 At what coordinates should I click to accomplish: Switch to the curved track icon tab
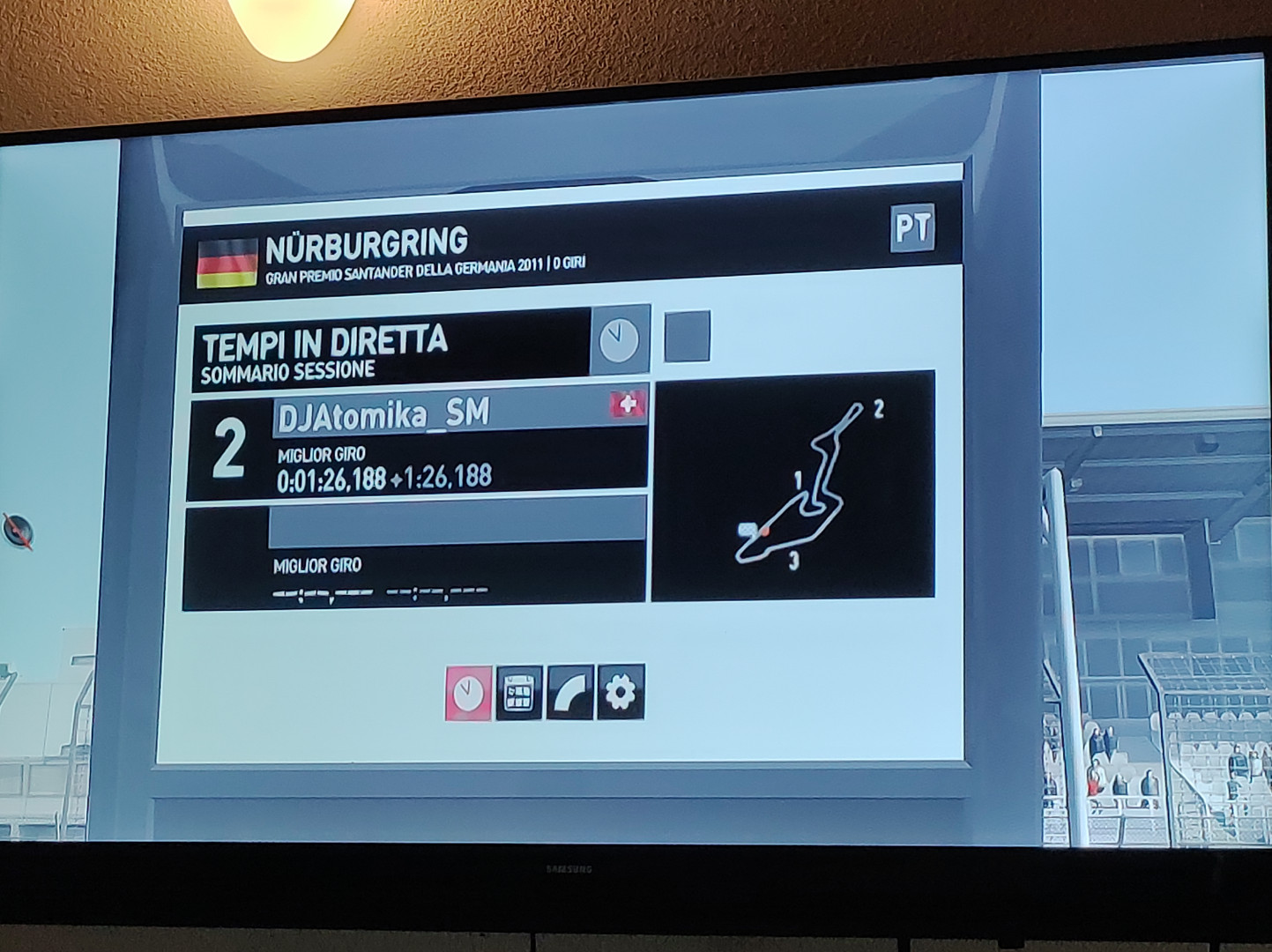[x=569, y=693]
